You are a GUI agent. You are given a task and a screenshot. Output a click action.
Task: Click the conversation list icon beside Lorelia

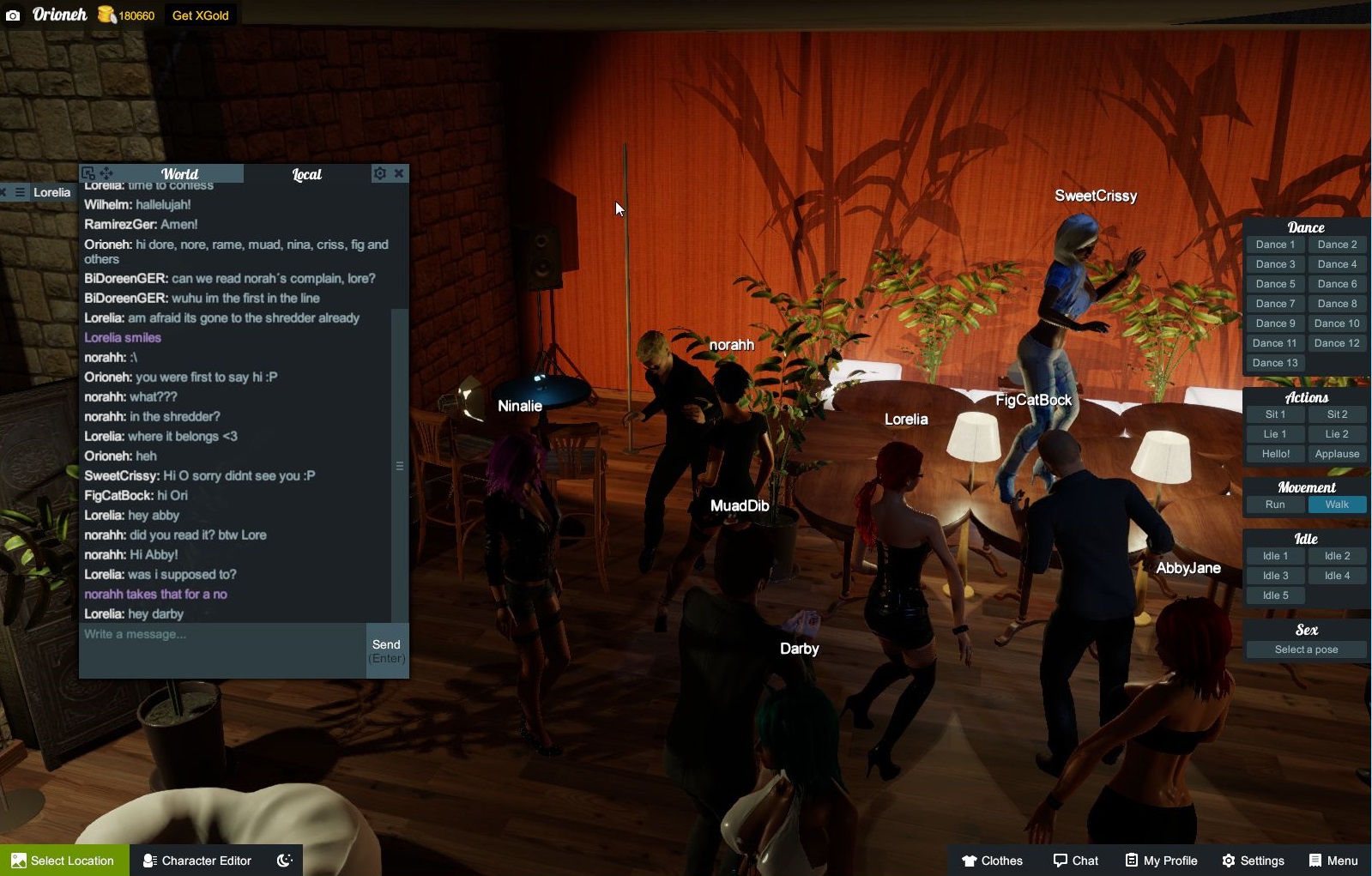point(20,191)
